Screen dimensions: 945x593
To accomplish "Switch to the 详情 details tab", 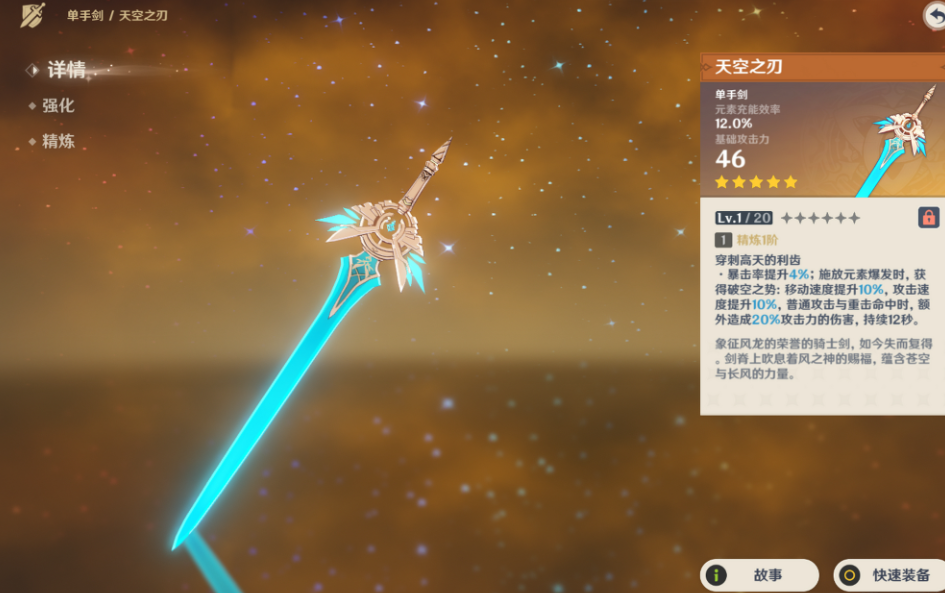I will [x=66, y=70].
